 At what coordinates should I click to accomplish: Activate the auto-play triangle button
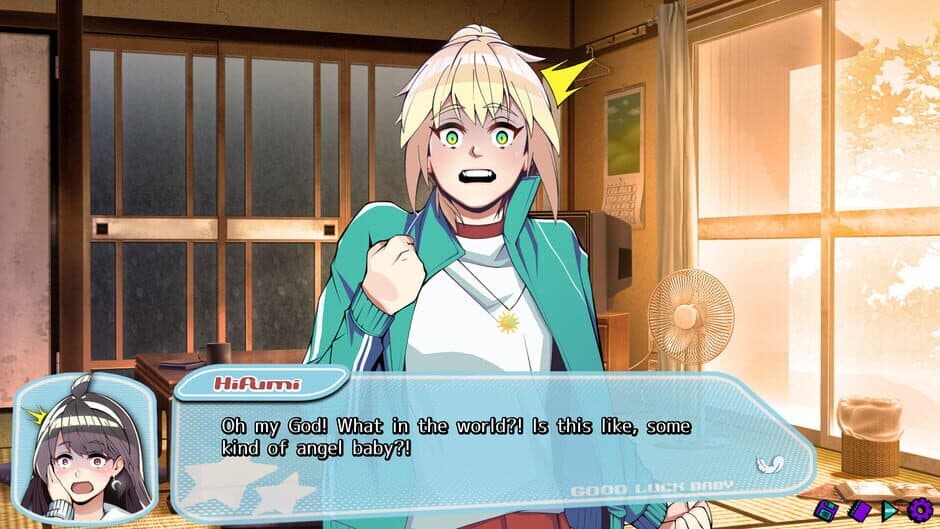(889, 510)
